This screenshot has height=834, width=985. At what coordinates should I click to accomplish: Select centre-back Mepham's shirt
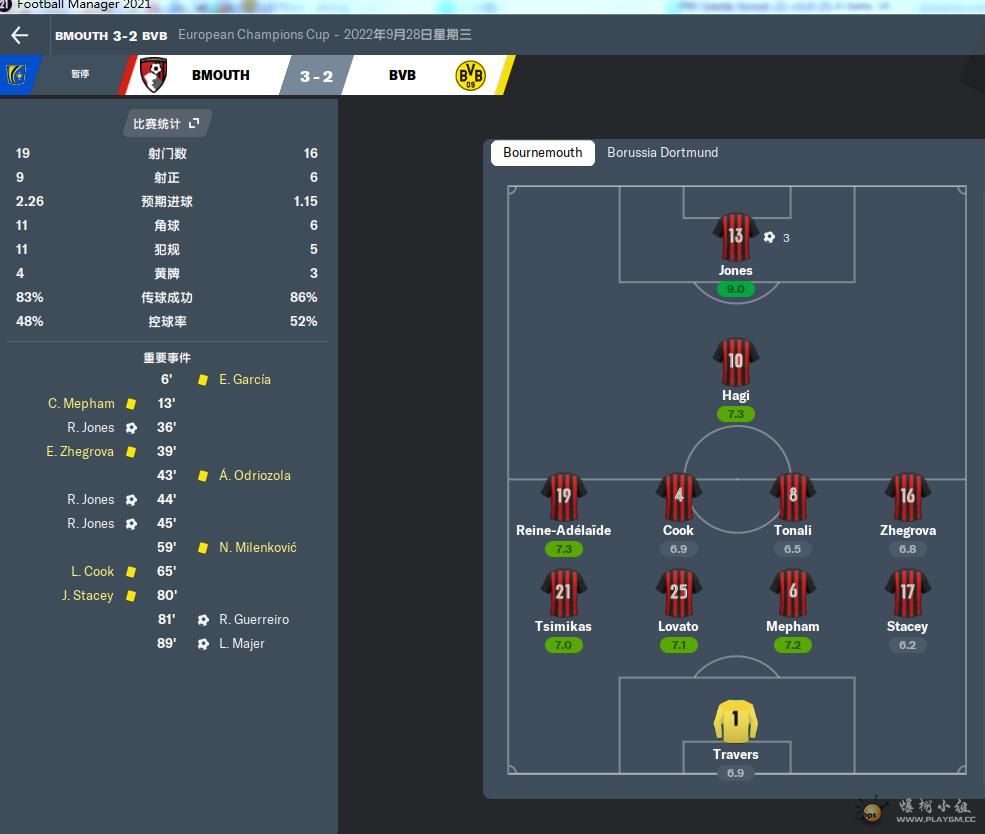[x=792, y=594]
